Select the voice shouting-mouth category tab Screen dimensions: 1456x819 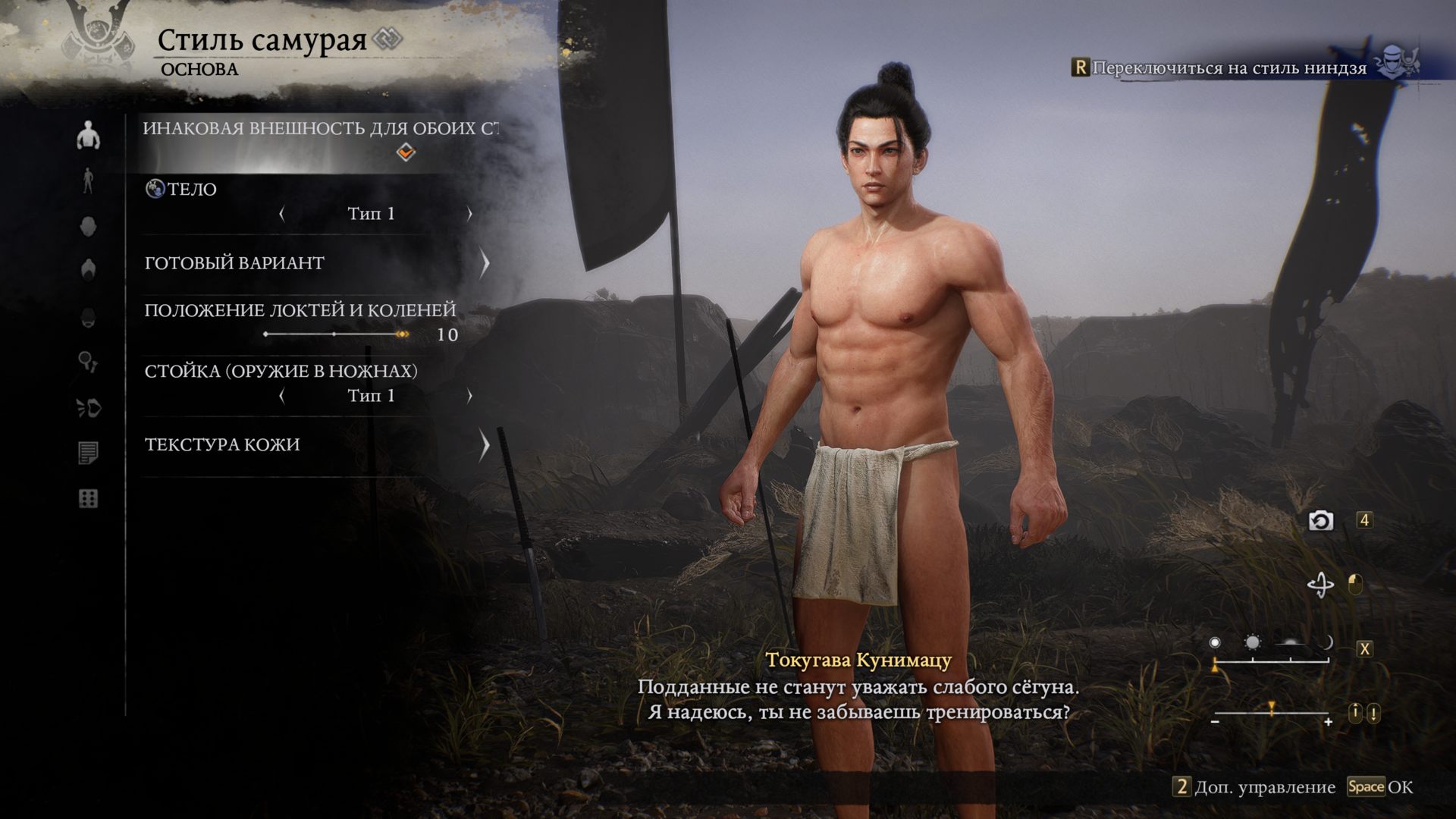point(89,408)
